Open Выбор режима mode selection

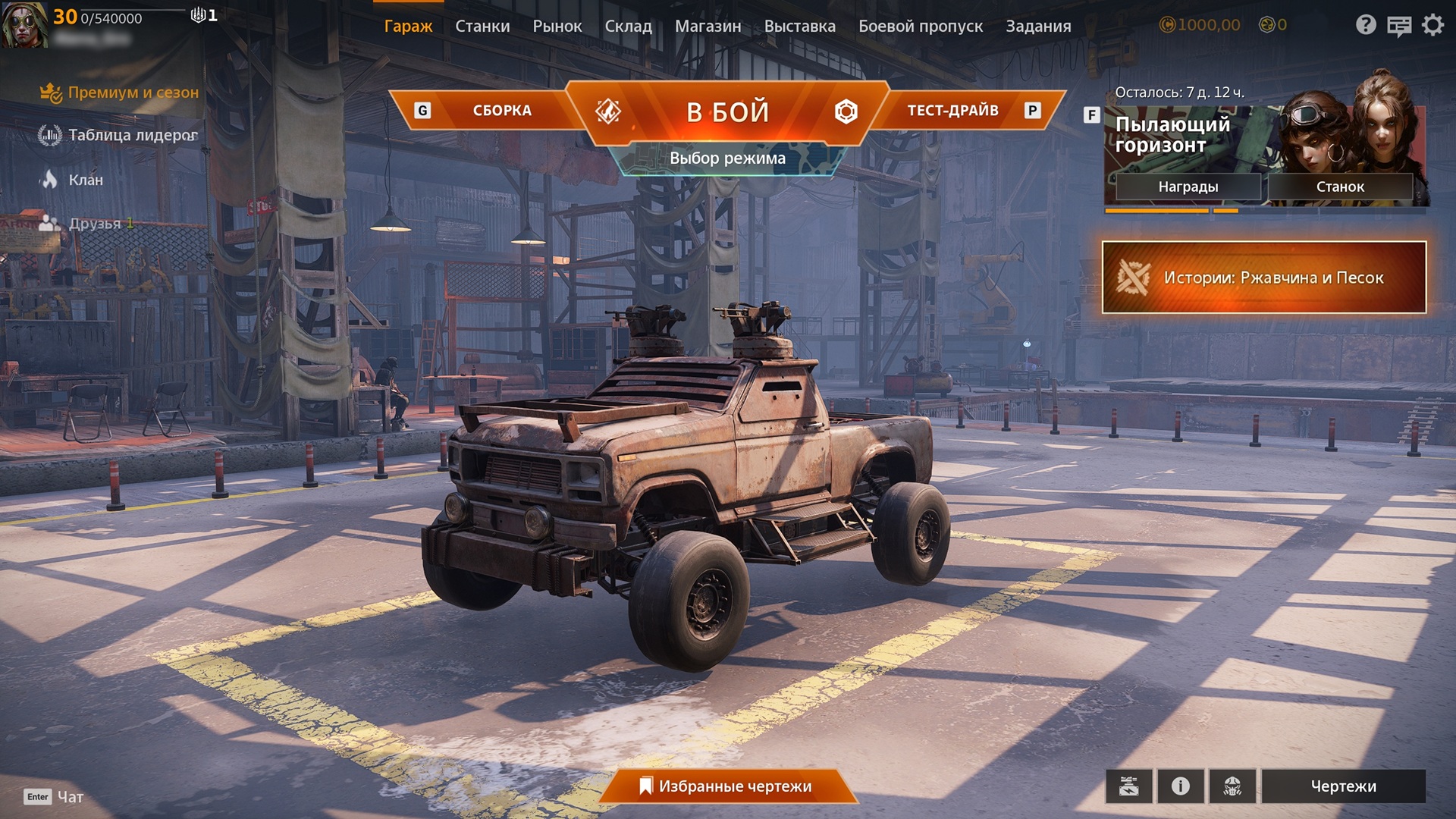point(727,158)
